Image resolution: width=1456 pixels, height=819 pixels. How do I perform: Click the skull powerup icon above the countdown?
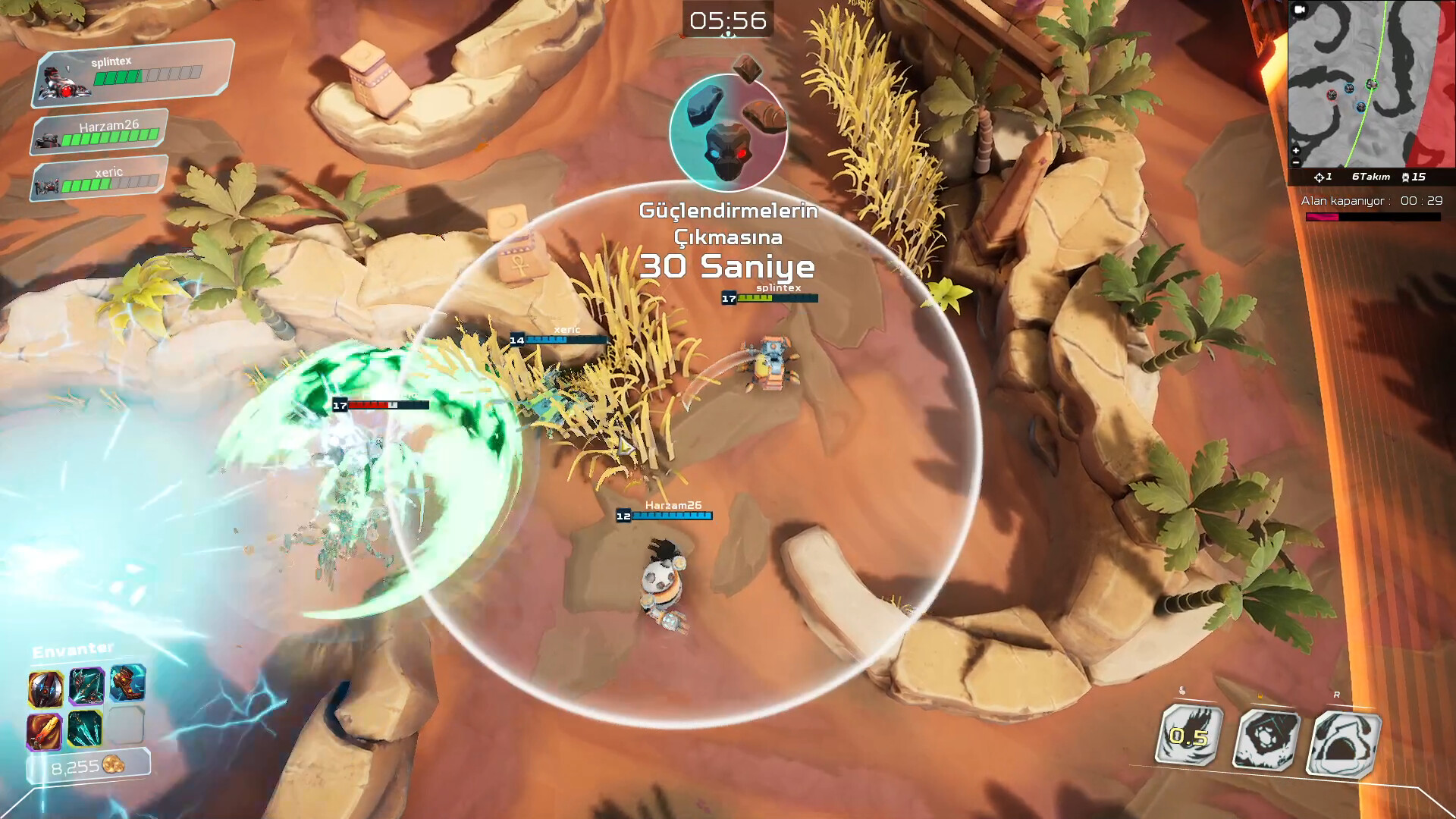(x=728, y=136)
